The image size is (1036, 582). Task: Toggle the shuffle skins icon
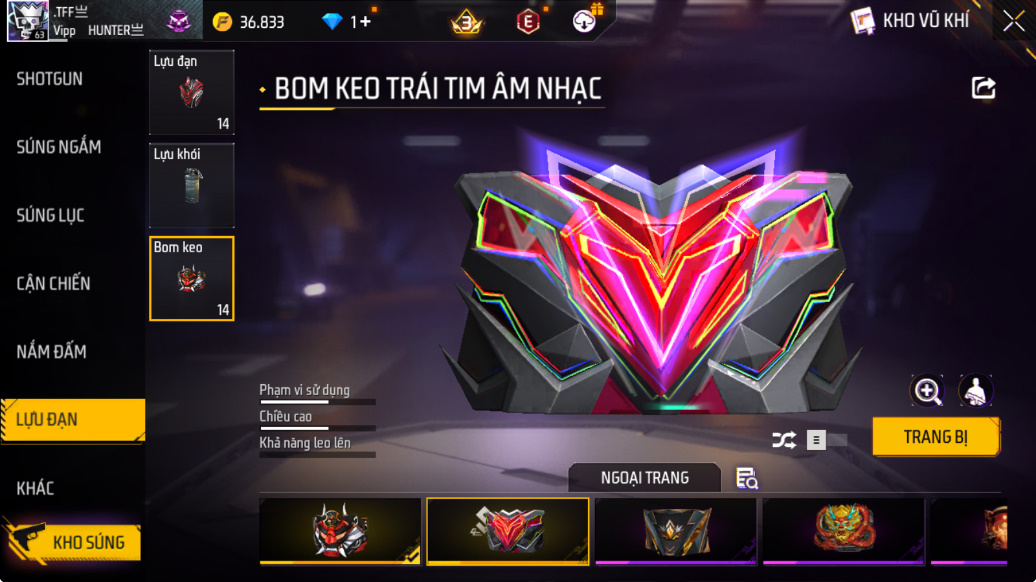pos(785,440)
